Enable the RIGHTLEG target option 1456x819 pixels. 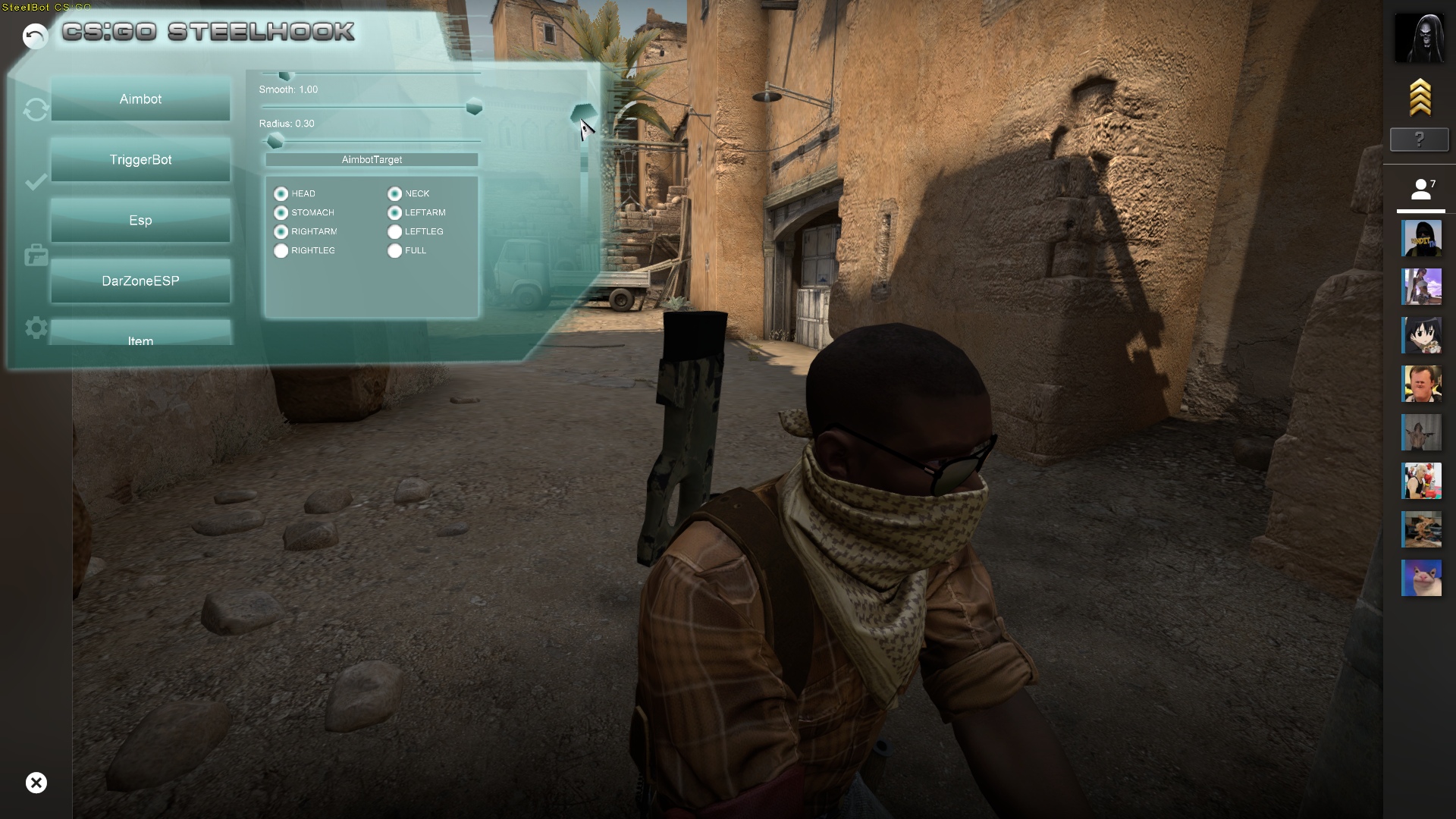[x=281, y=251]
